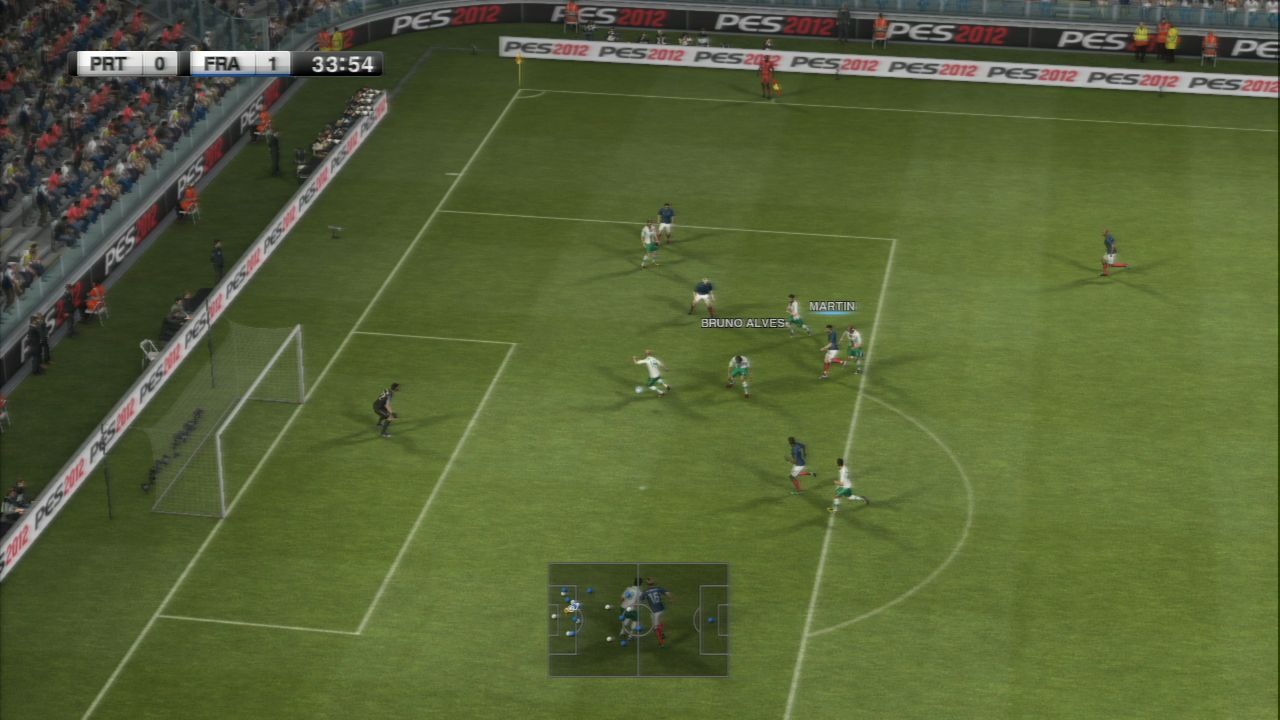Click player number 16 on the minimap
The width and height of the screenshot is (1280, 720).
point(655,595)
